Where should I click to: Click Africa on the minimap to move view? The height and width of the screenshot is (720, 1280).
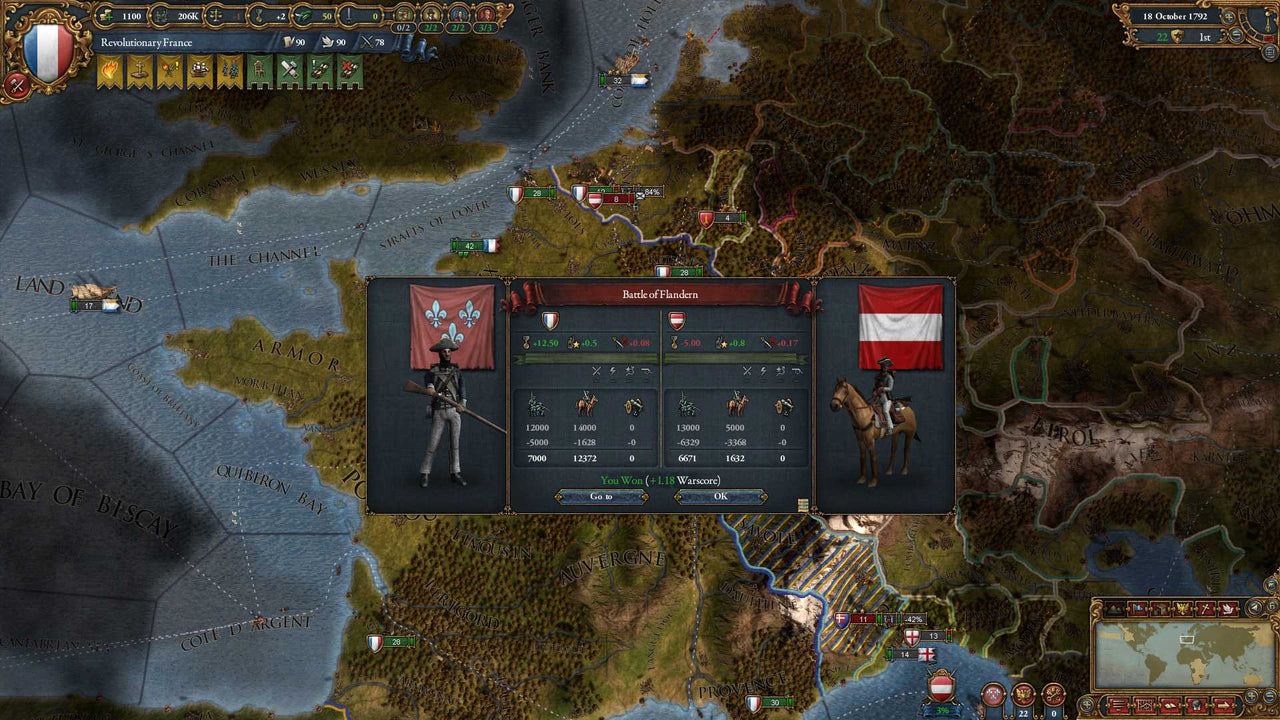[1197, 669]
